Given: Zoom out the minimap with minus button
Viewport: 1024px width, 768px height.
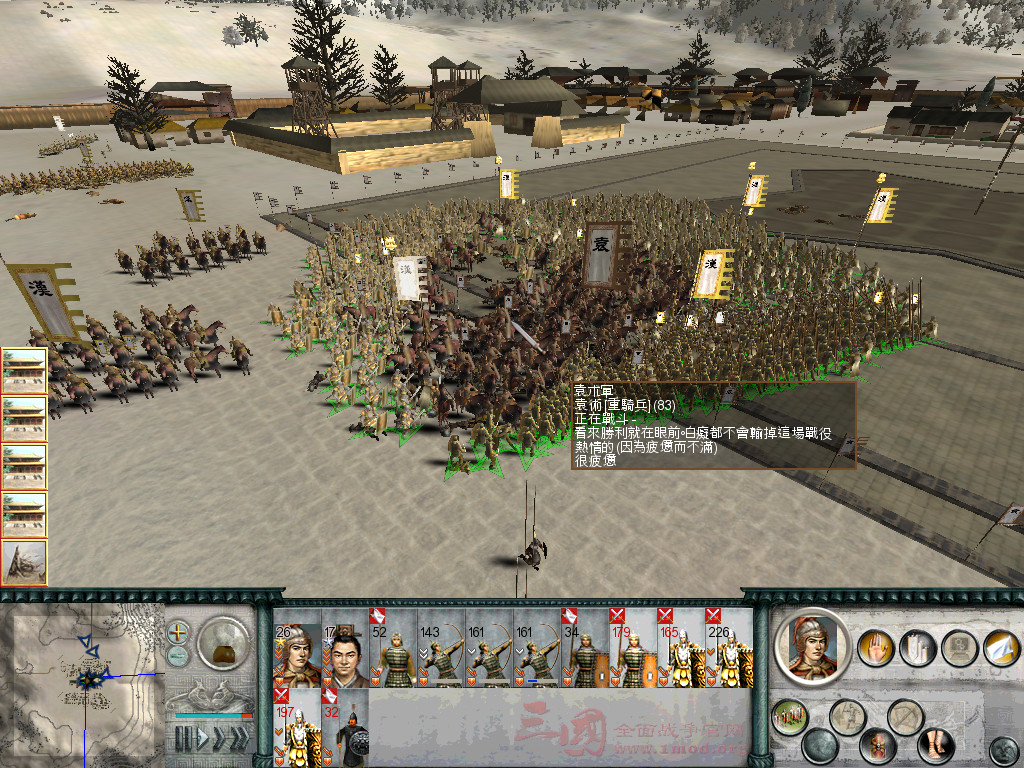Looking at the screenshot, I should [178, 656].
